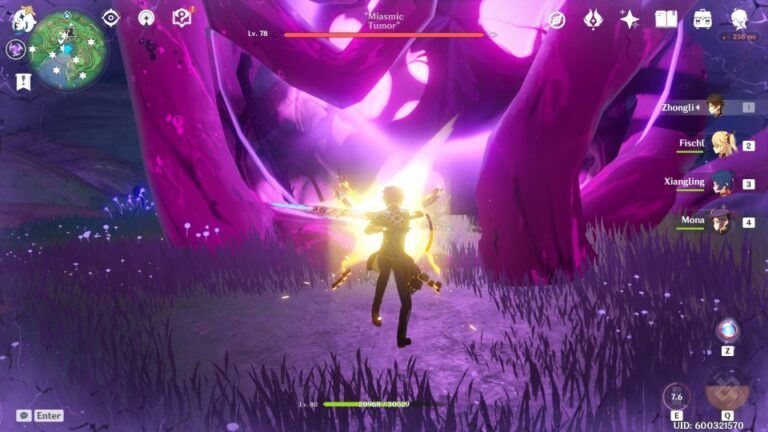The height and width of the screenshot is (432, 768).
Task: Open the Wish star icon
Action: point(630,19)
